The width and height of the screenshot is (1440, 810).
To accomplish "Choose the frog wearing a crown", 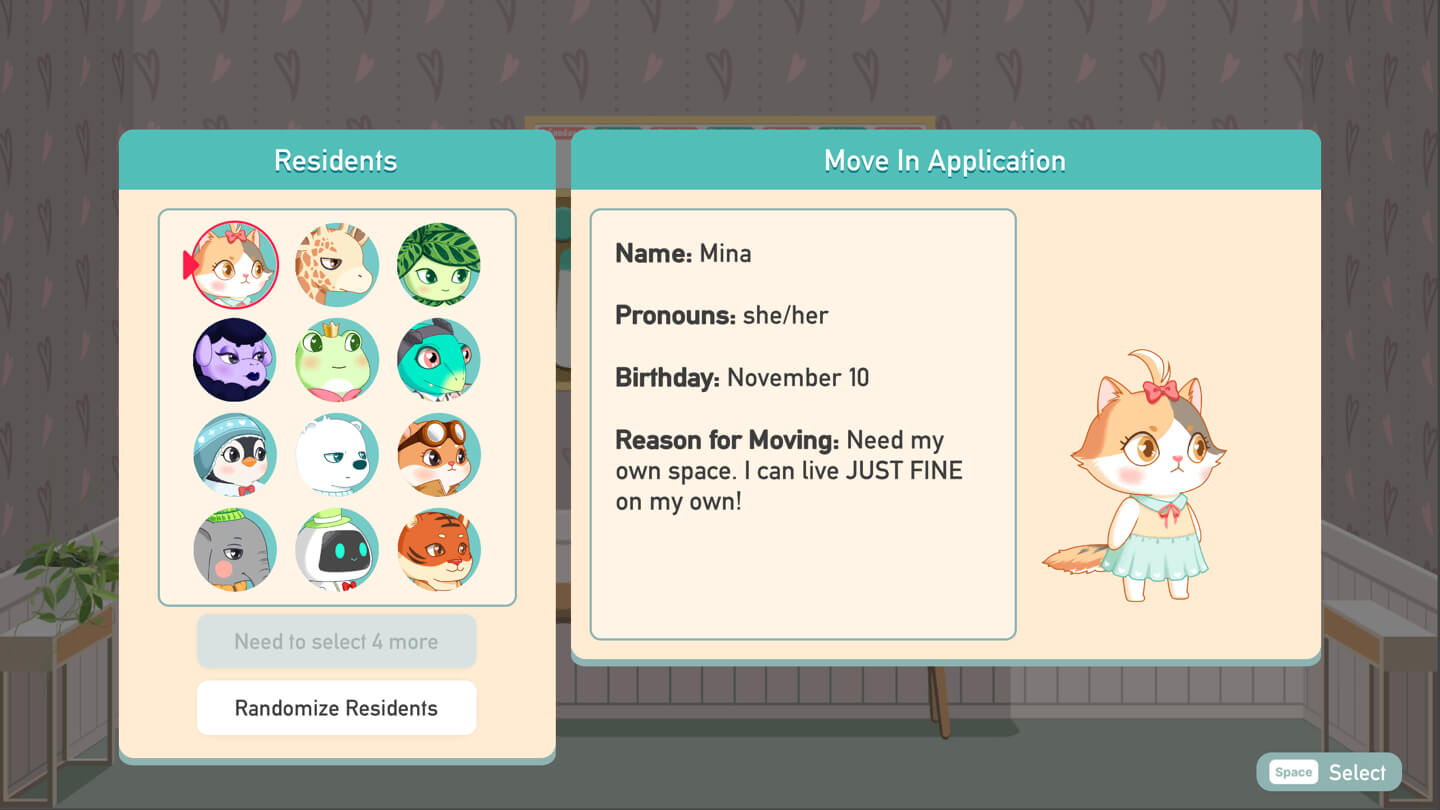I will tap(337, 360).
